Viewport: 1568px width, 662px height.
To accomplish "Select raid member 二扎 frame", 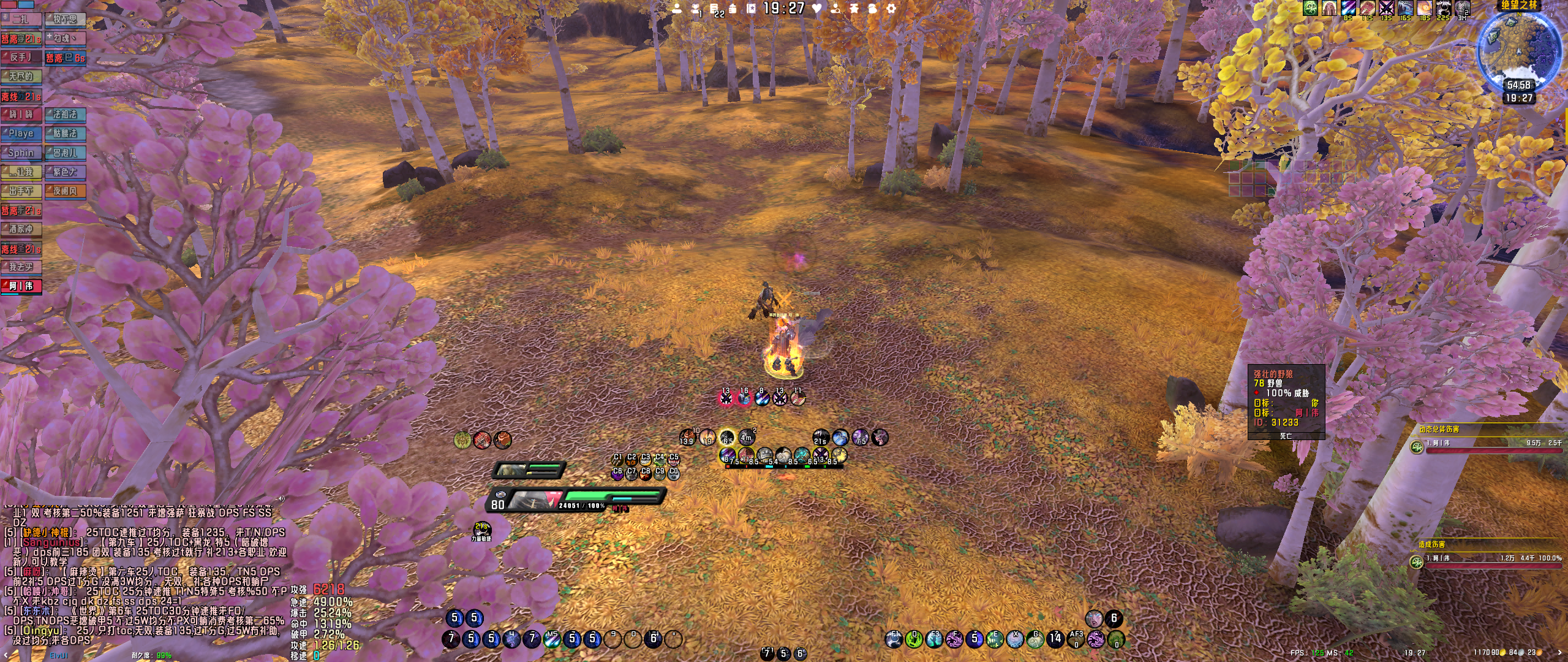I will click(21, 19).
